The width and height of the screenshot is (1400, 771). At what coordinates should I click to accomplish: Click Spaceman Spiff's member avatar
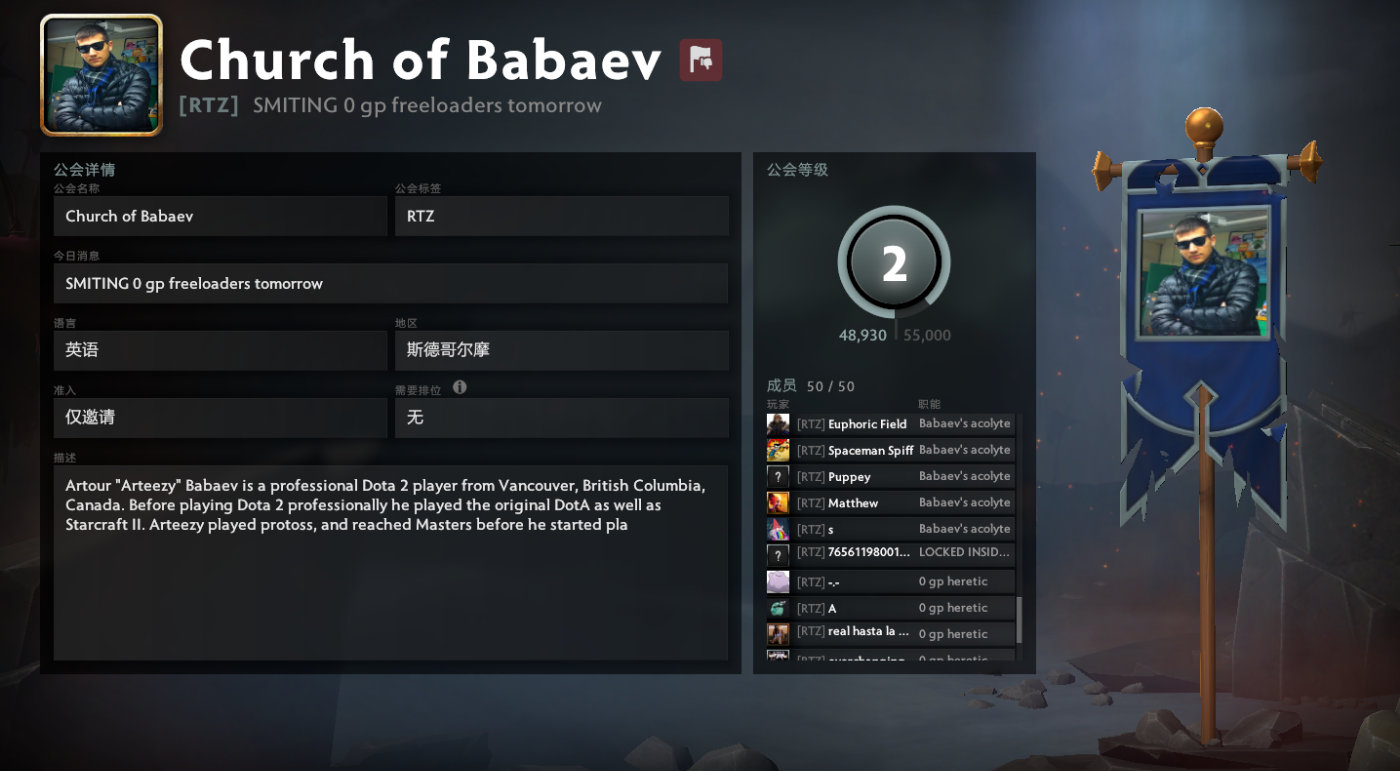coord(778,450)
